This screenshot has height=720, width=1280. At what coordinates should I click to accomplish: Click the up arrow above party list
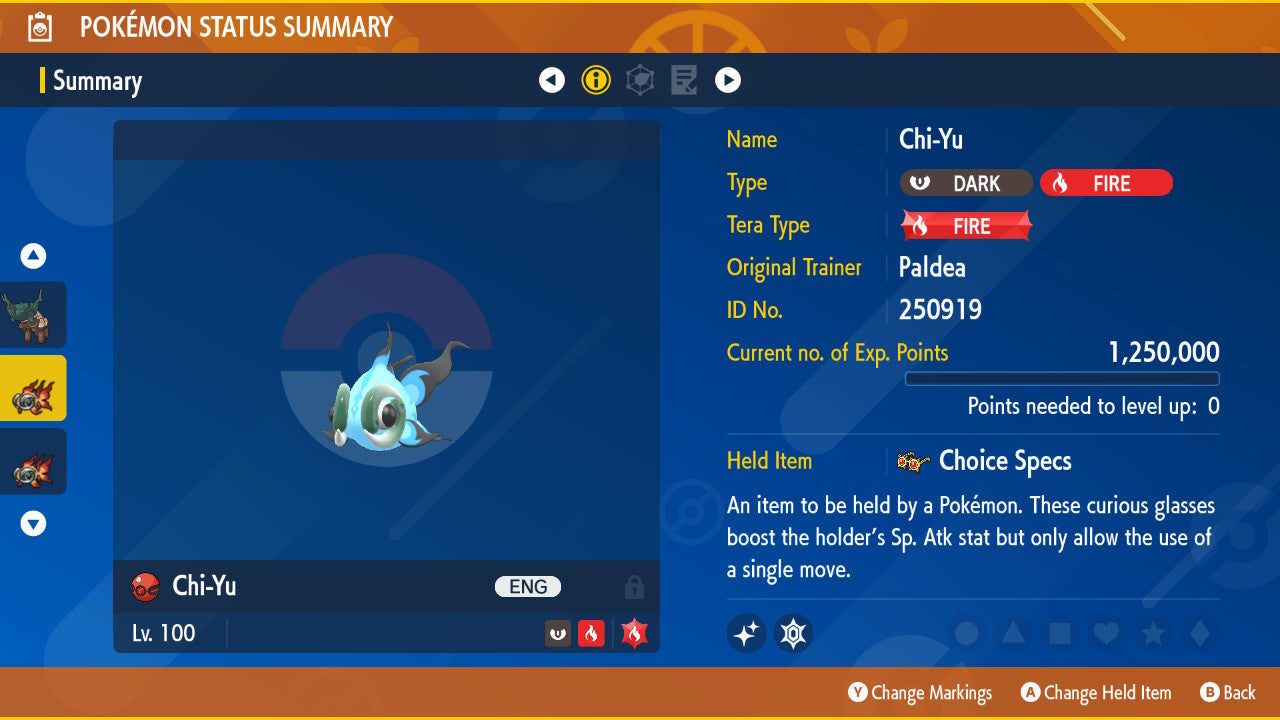[x=34, y=257]
